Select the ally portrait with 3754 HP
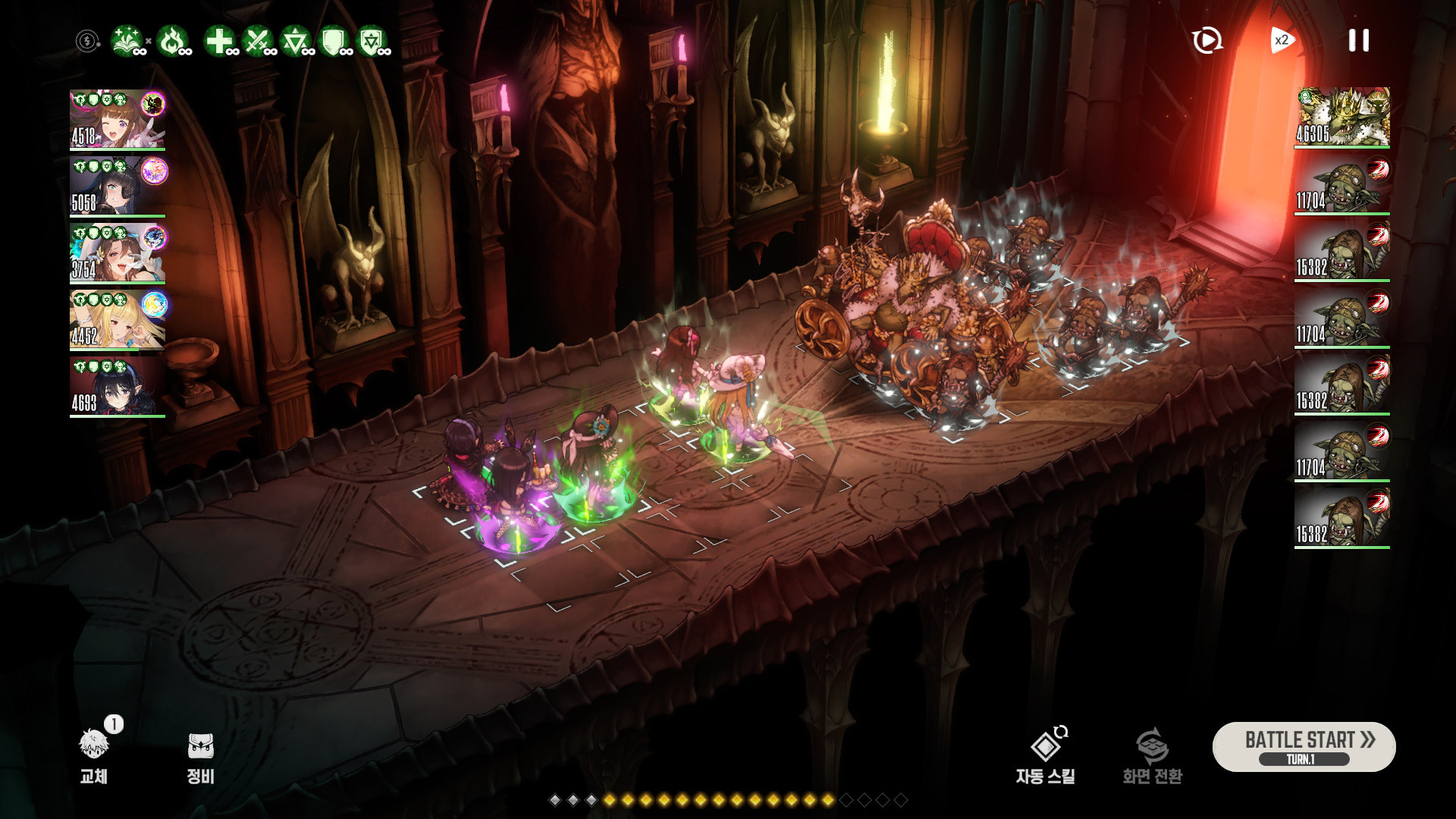 (x=118, y=253)
